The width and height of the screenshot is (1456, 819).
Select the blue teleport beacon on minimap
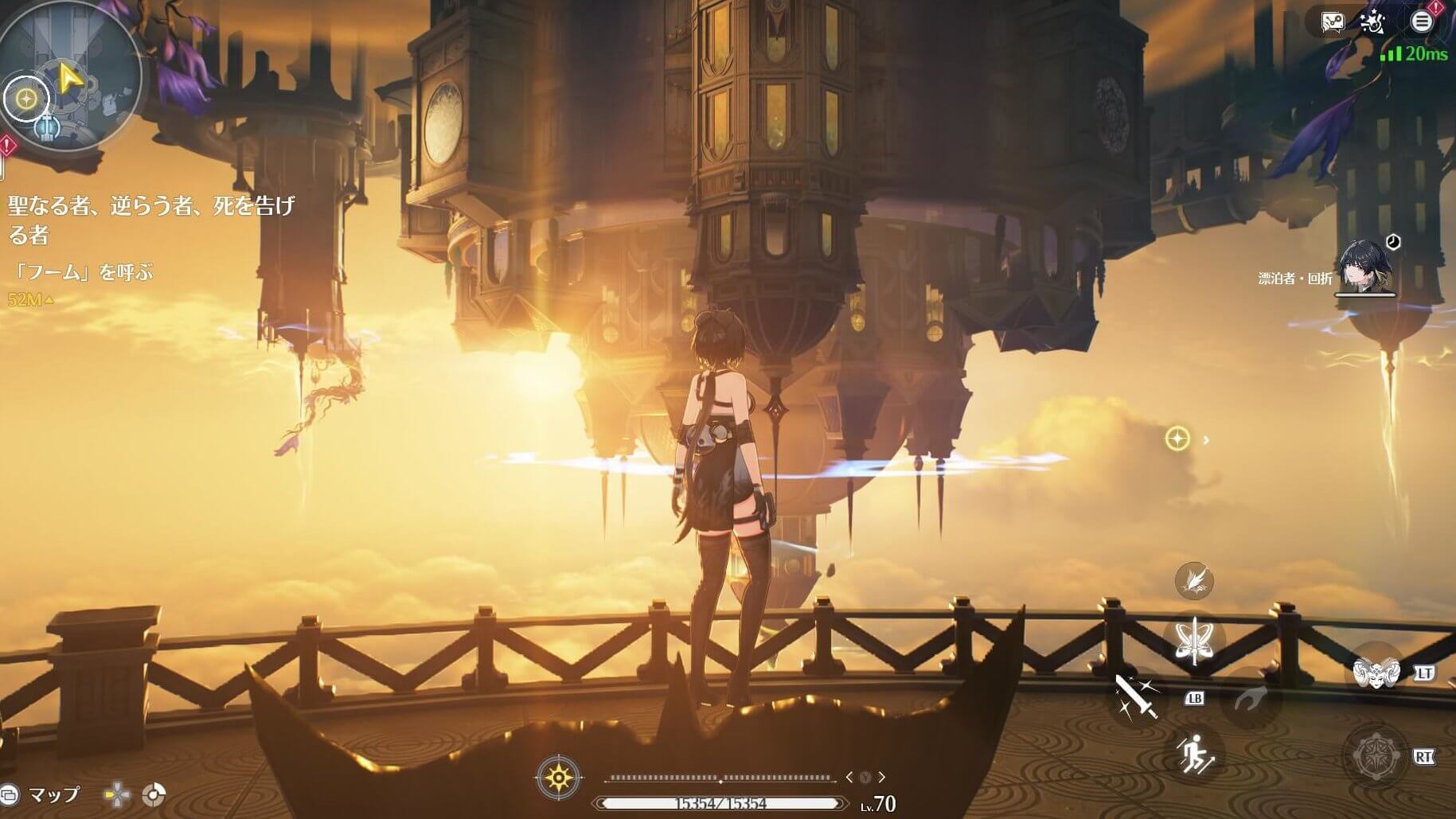coord(48,126)
